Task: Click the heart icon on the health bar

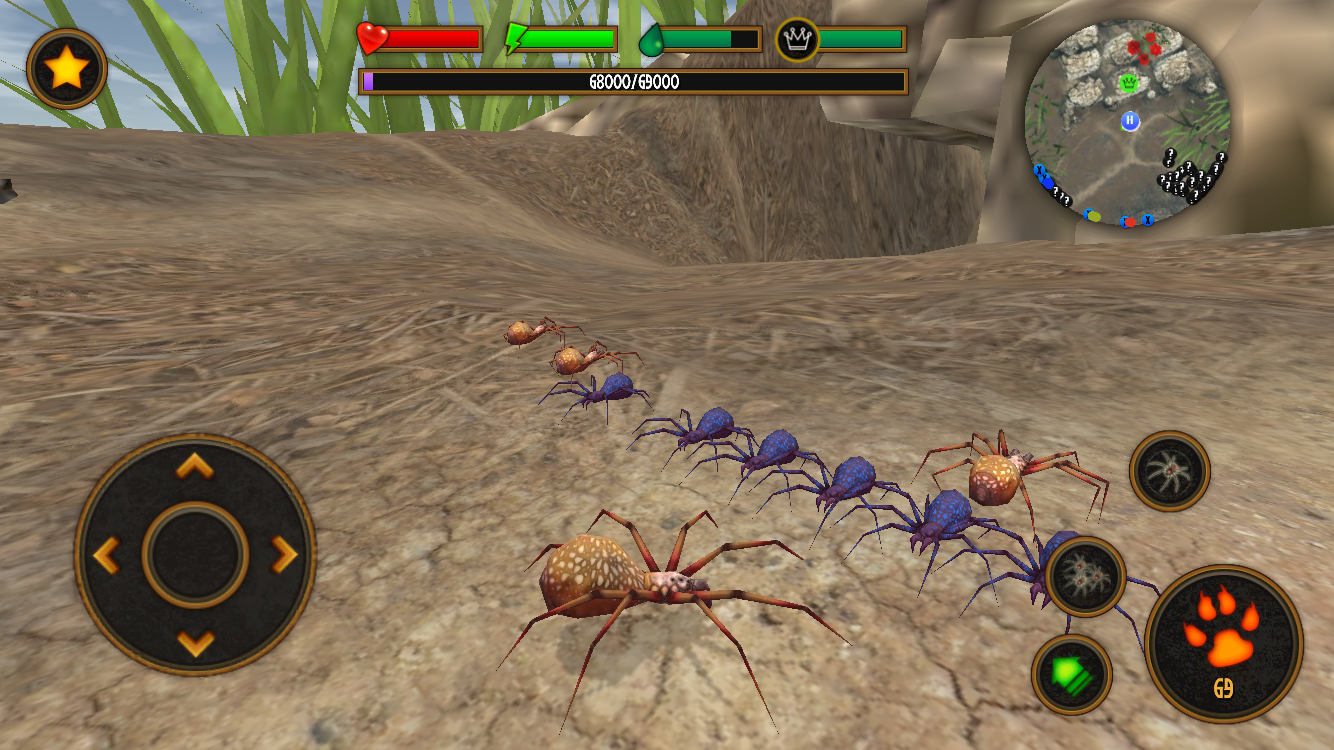Action: [x=374, y=38]
